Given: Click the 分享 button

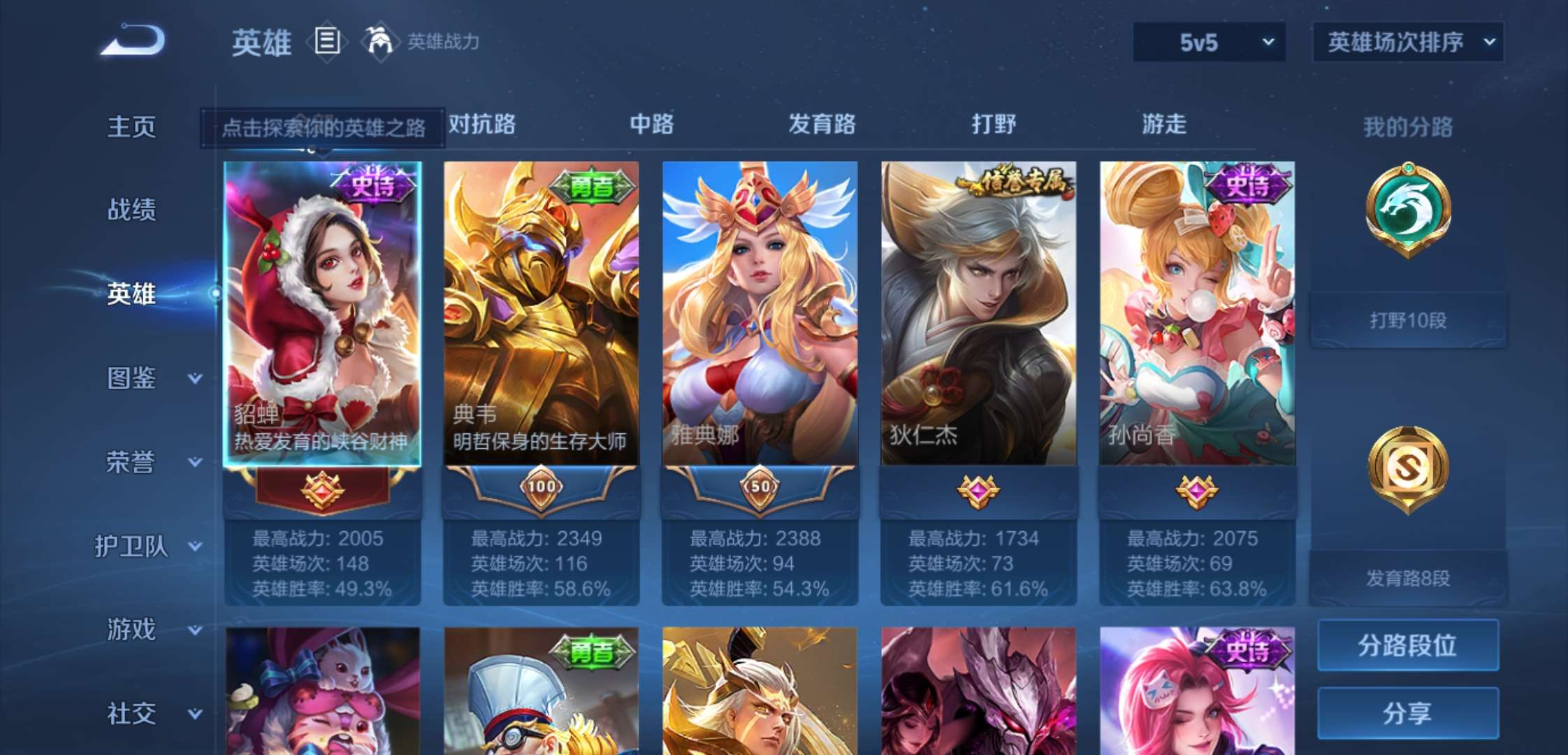Looking at the screenshot, I should pos(1409,712).
